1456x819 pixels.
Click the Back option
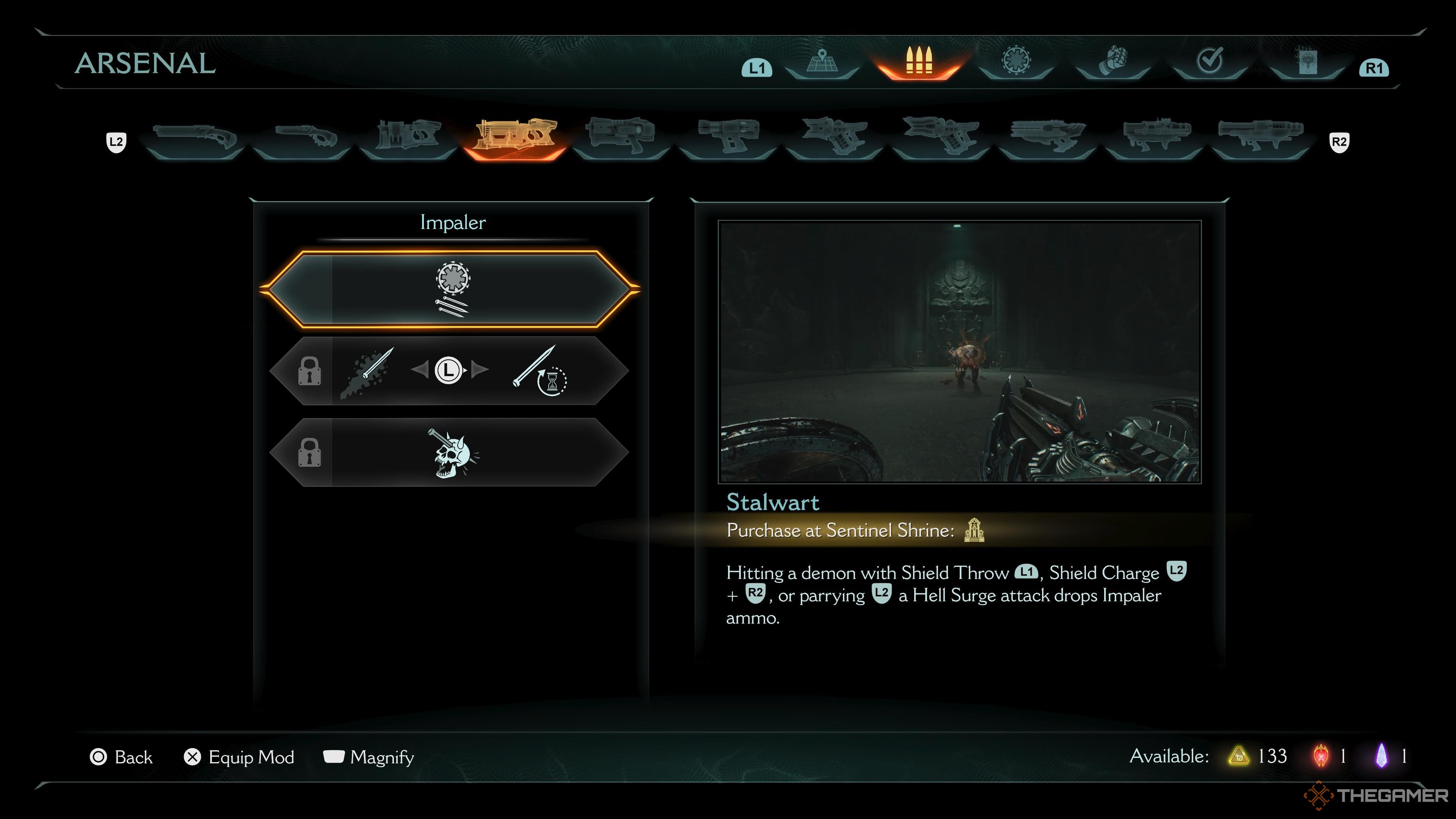(121, 757)
